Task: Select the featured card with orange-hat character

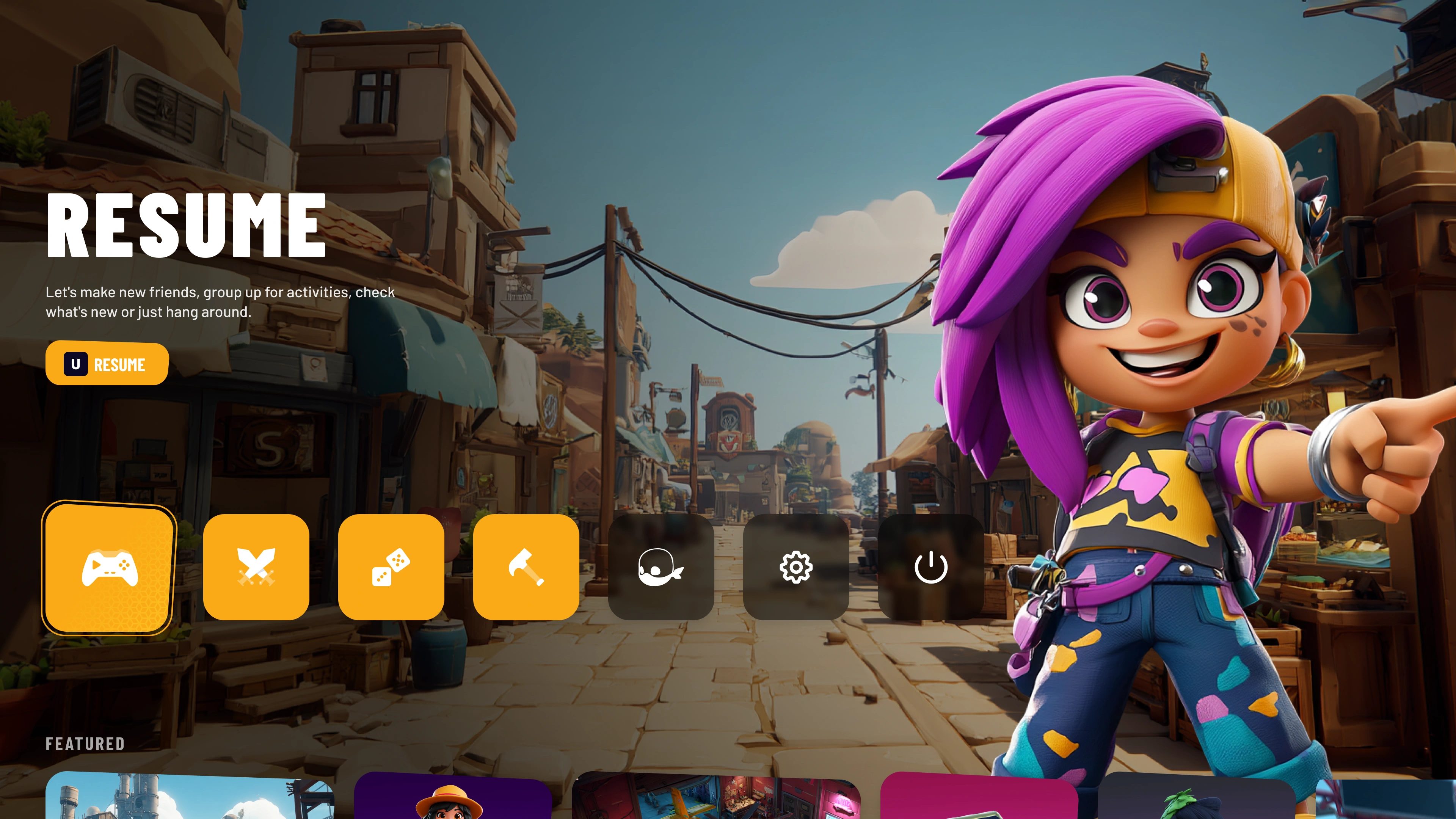Action: [452, 798]
